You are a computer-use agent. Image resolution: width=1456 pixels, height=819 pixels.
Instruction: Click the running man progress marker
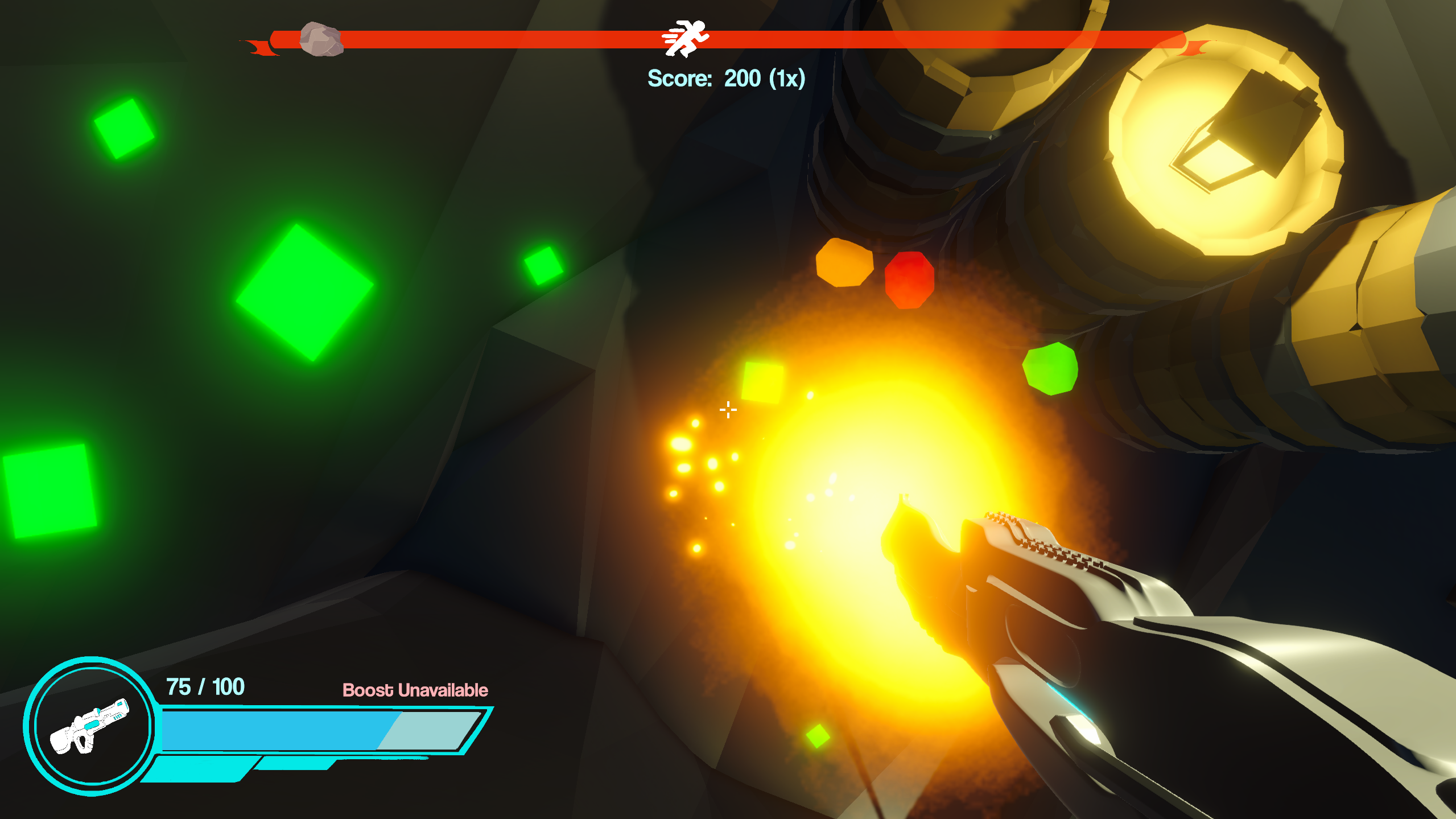tap(686, 38)
